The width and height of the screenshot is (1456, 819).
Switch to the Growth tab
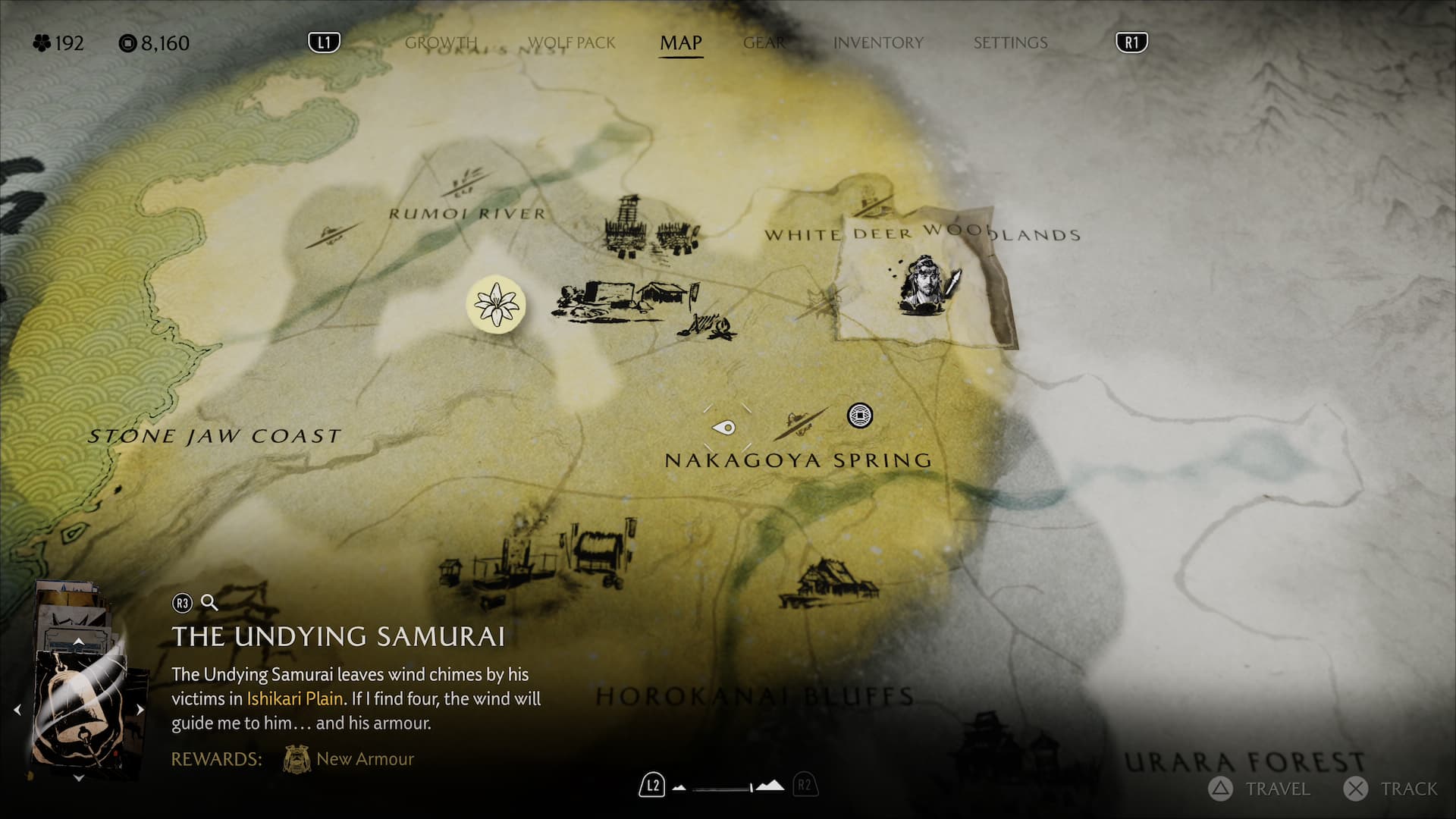click(441, 42)
